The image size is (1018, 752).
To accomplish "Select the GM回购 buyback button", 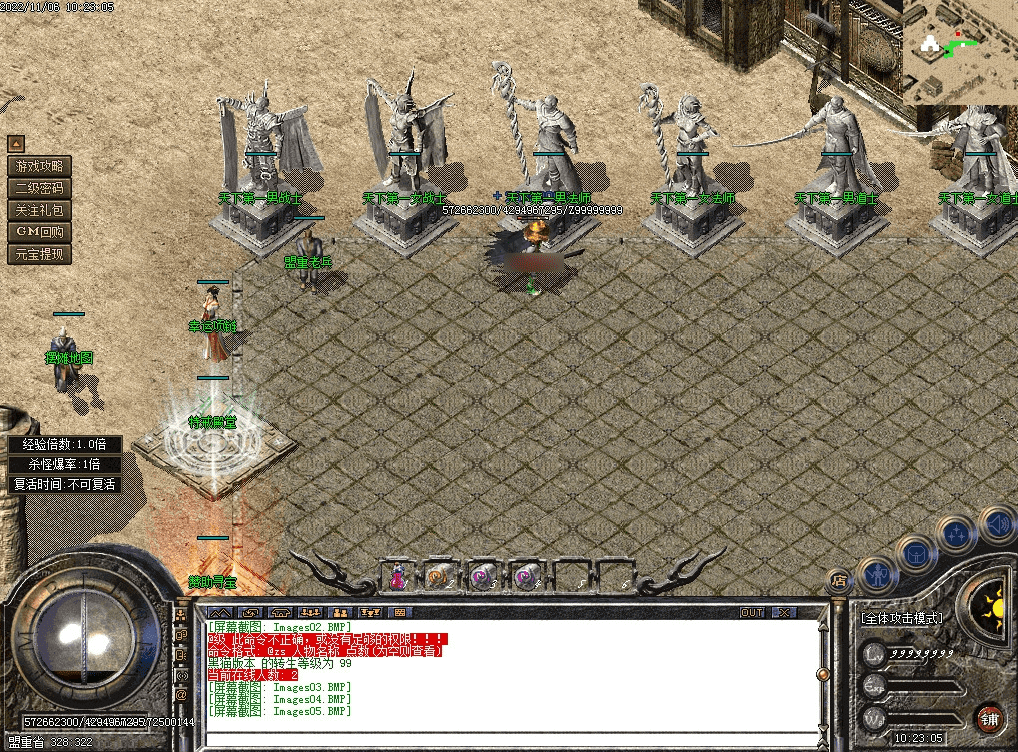I will (40, 232).
